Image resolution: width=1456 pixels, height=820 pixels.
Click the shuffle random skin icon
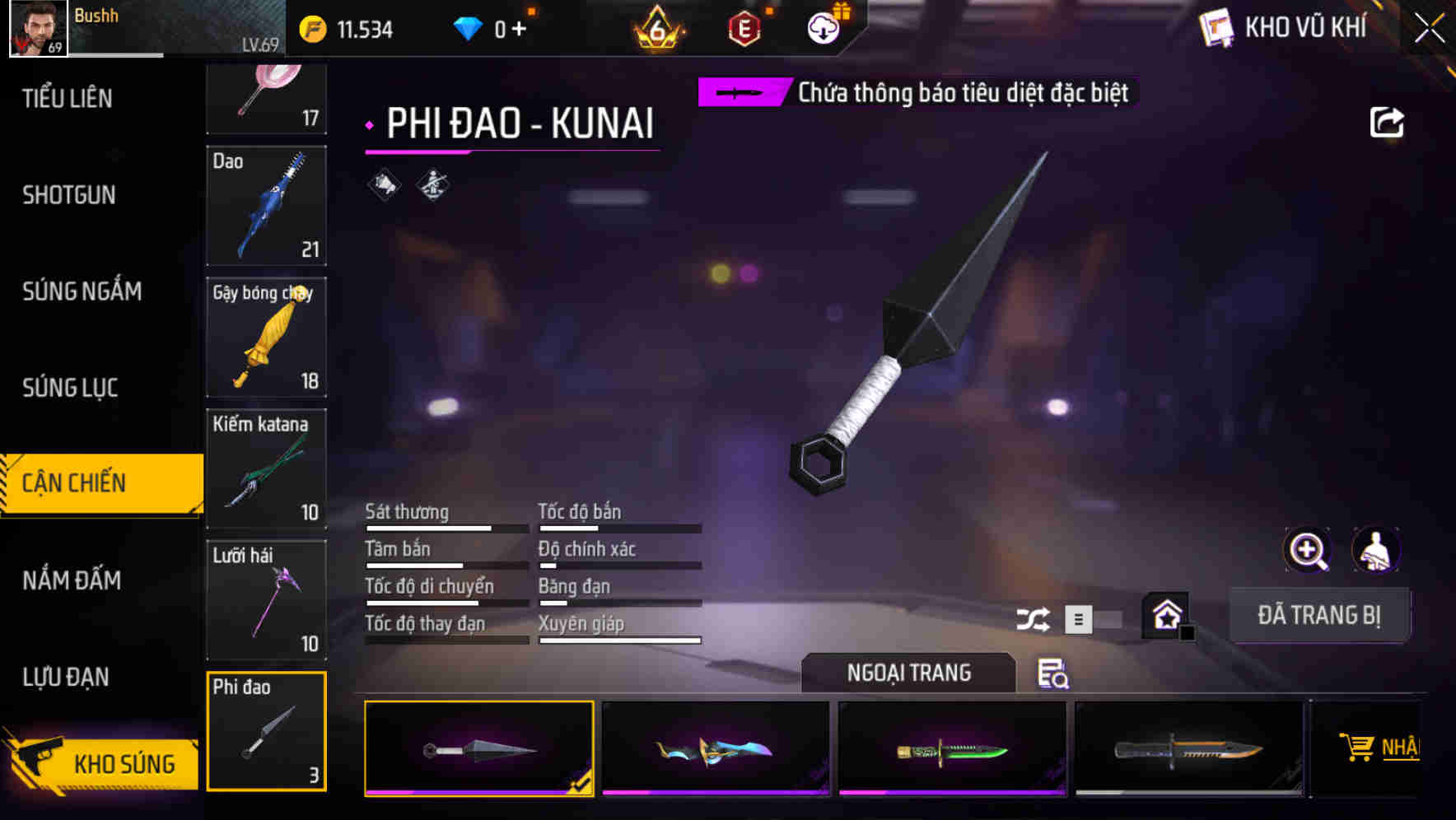click(1033, 618)
